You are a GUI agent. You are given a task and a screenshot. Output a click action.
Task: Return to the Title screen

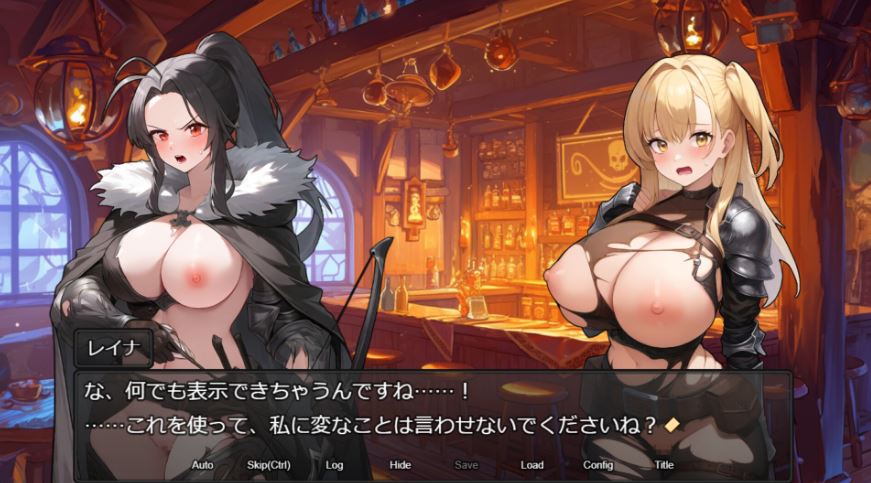(664, 465)
